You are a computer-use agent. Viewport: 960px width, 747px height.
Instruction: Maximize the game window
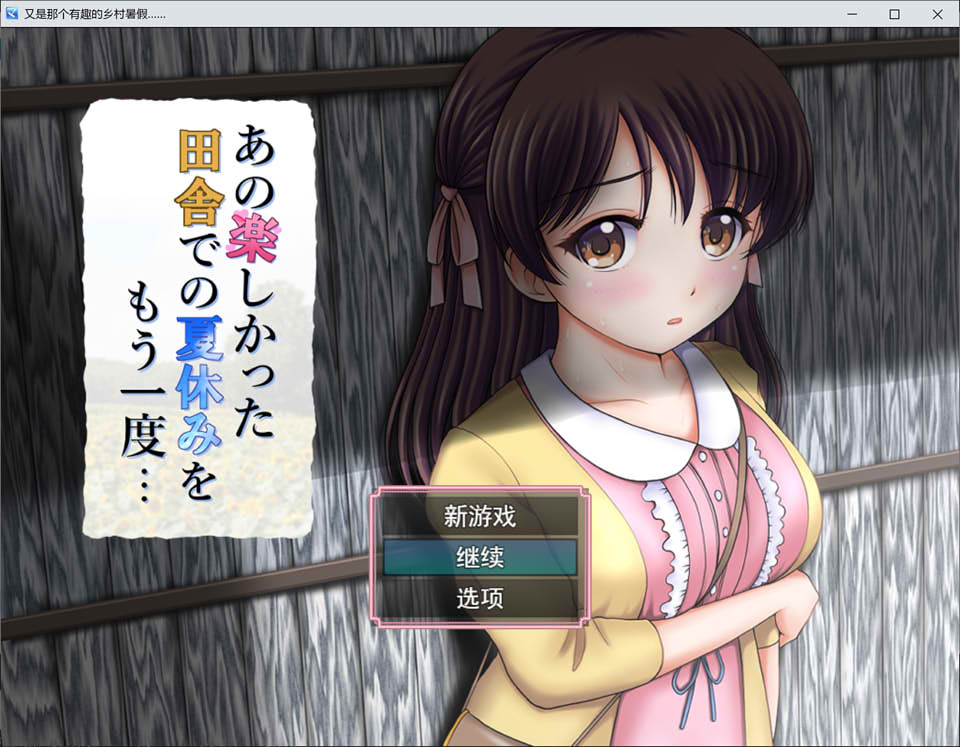[x=894, y=14]
